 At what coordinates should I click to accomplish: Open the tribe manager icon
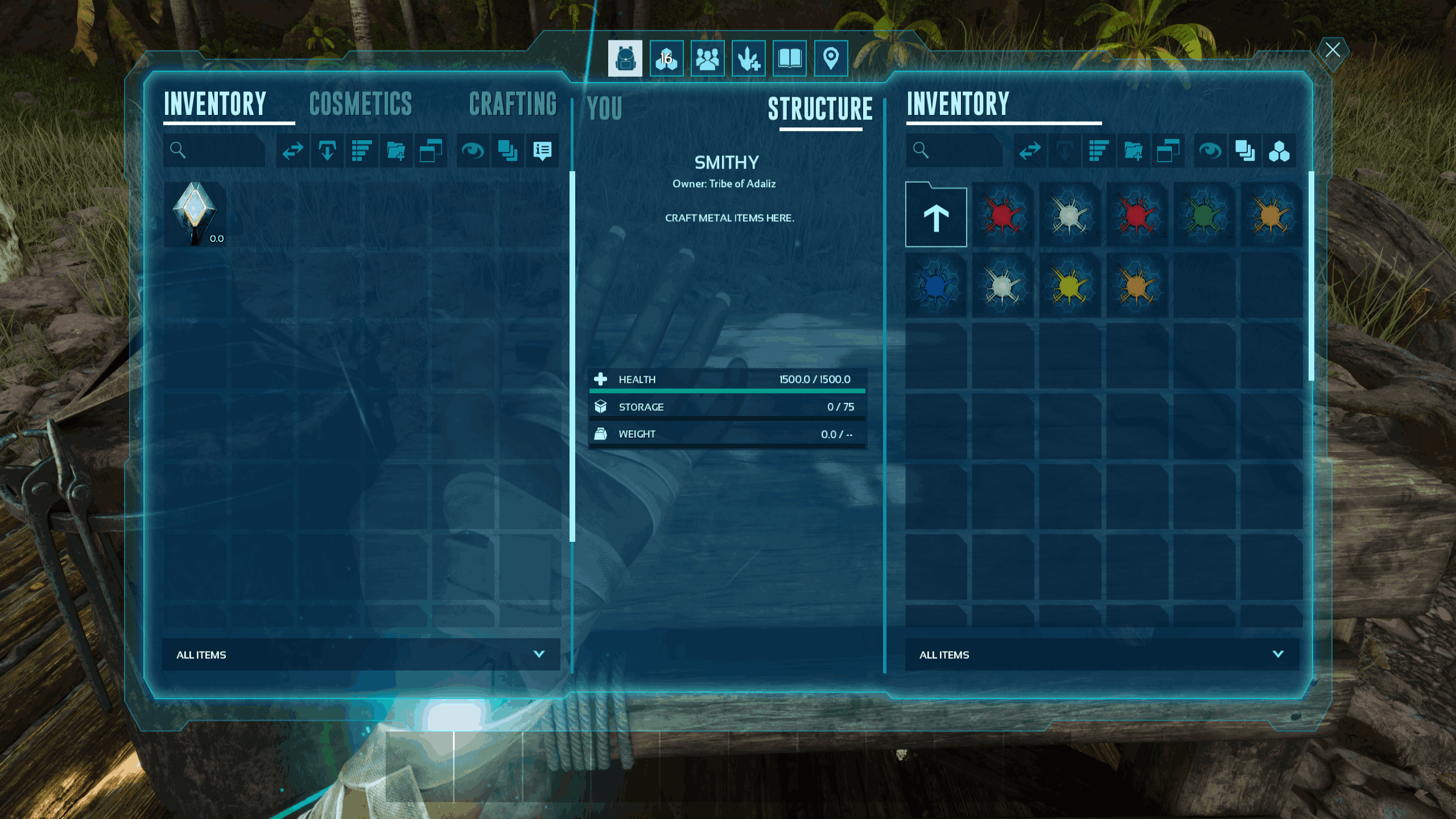707,59
